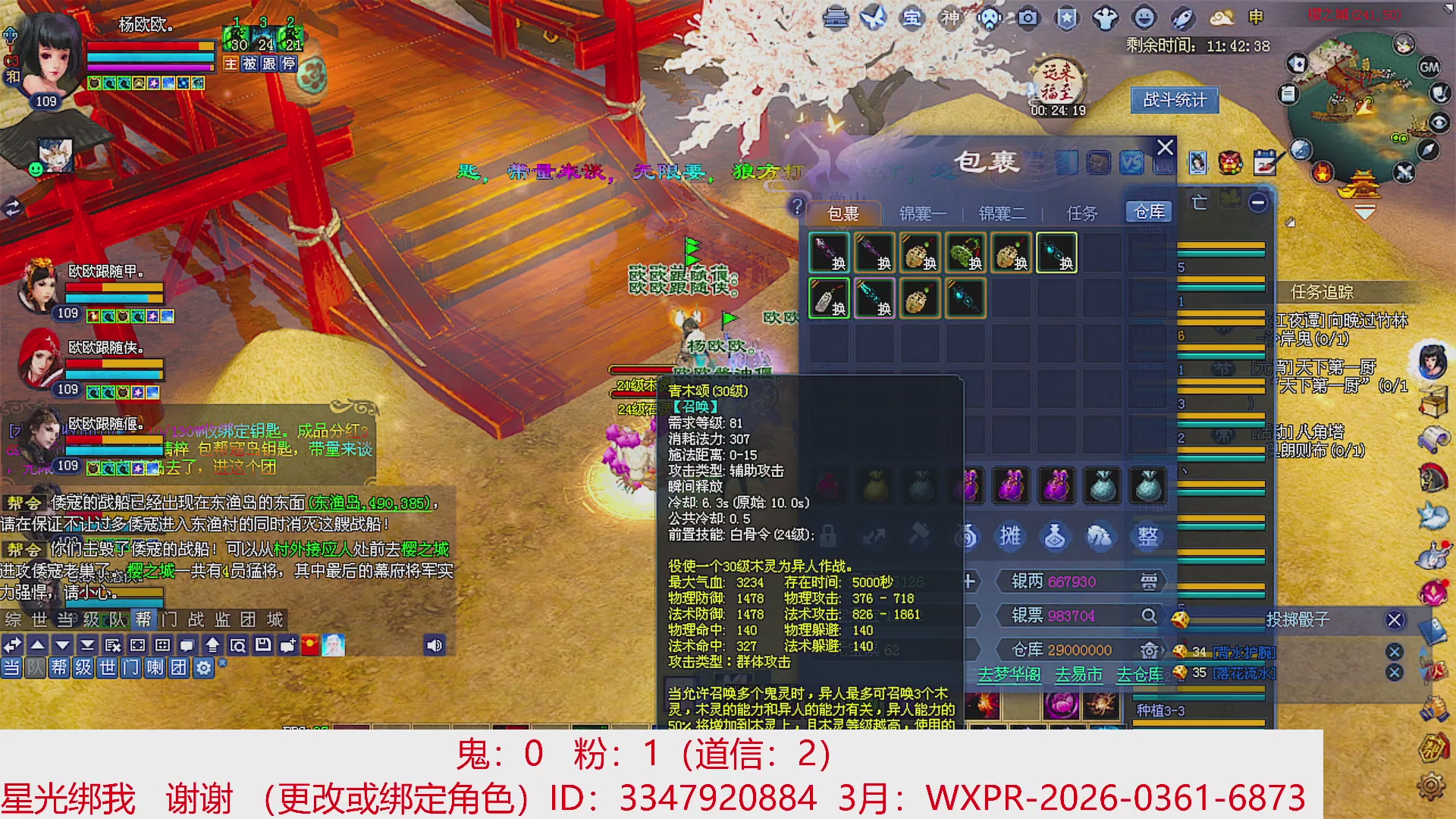Collapse chat with the down chevron icon
This screenshot has height=819, width=1456.
(61, 645)
